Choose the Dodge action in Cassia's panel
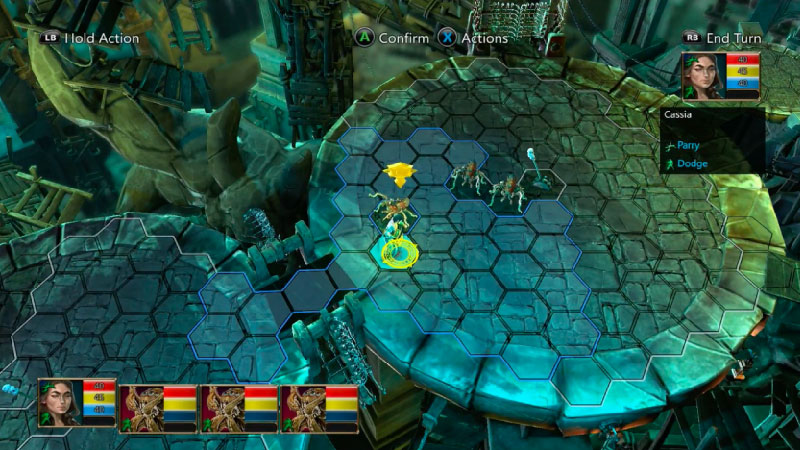Image resolution: width=800 pixels, height=450 pixels. pyautogui.click(x=690, y=163)
